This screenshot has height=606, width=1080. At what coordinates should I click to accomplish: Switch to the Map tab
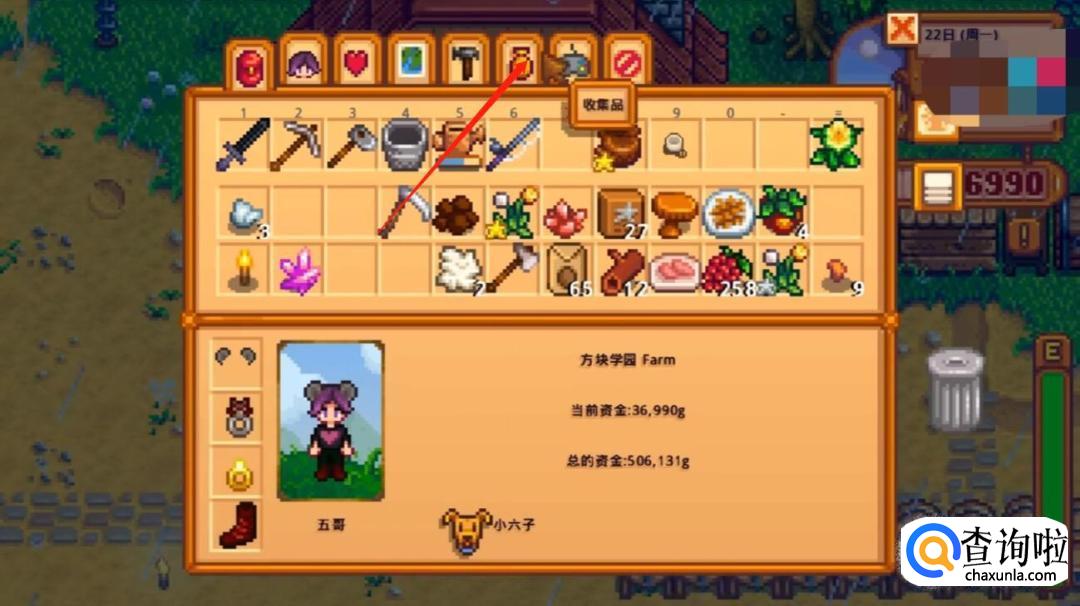(x=411, y=63)
